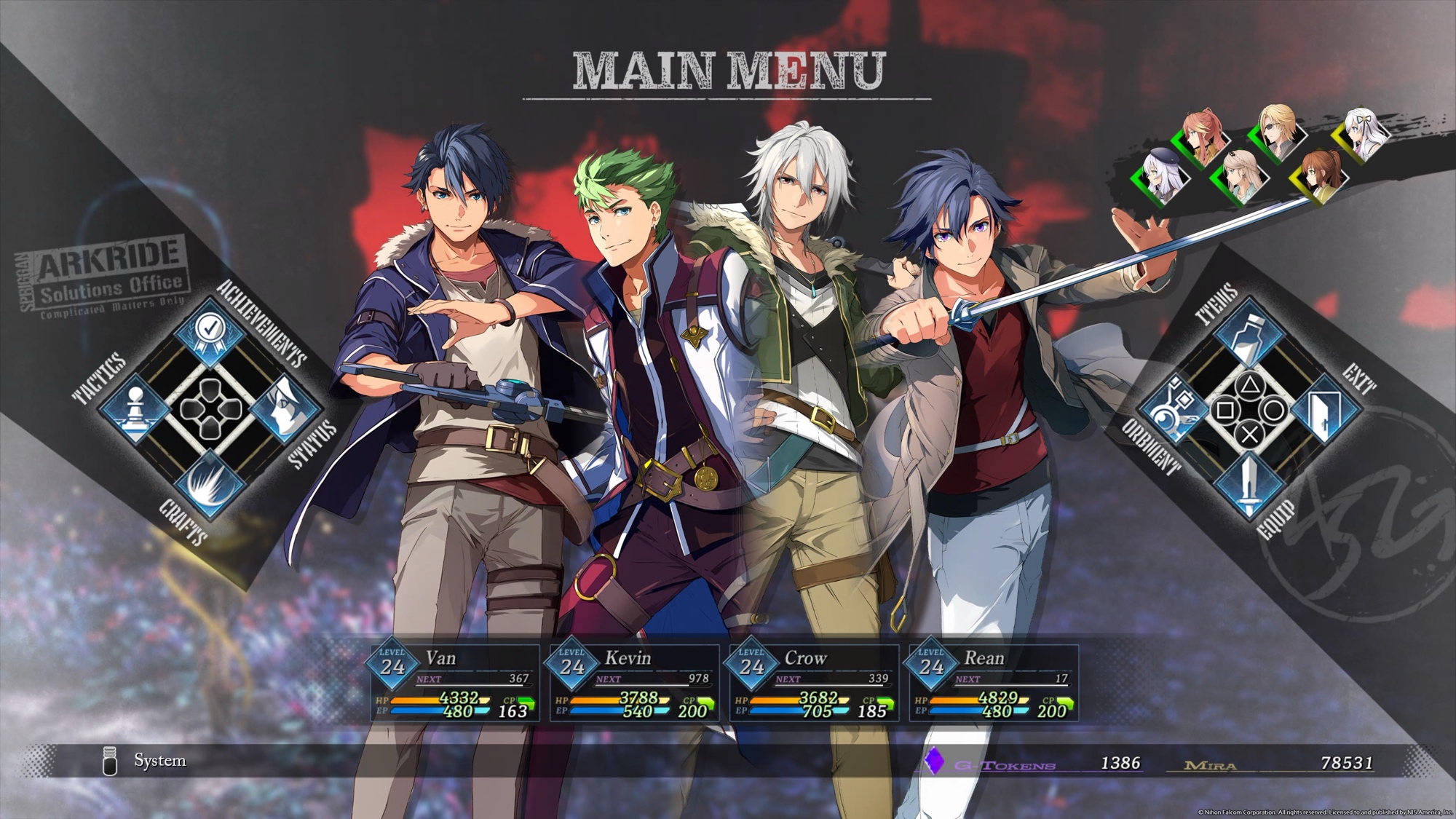Open the Status screen icon

click(x=285, y=410)
